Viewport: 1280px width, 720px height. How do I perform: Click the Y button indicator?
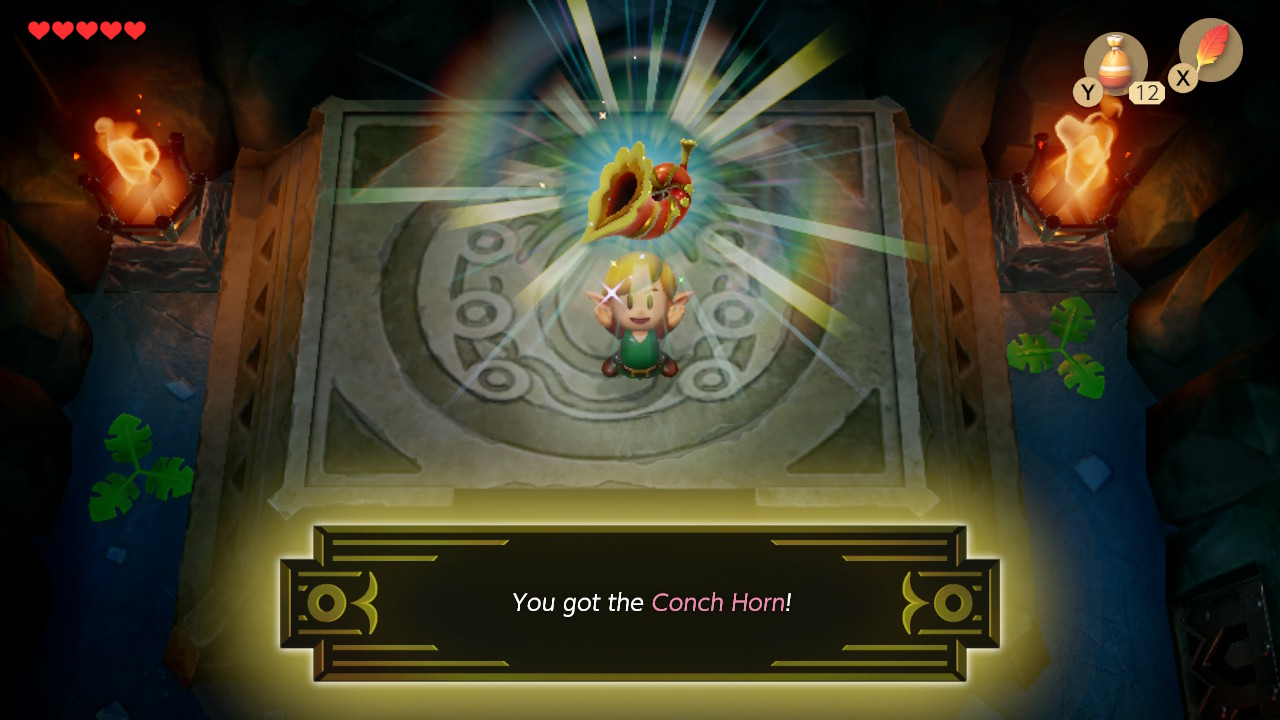(x=1087, y=91)
